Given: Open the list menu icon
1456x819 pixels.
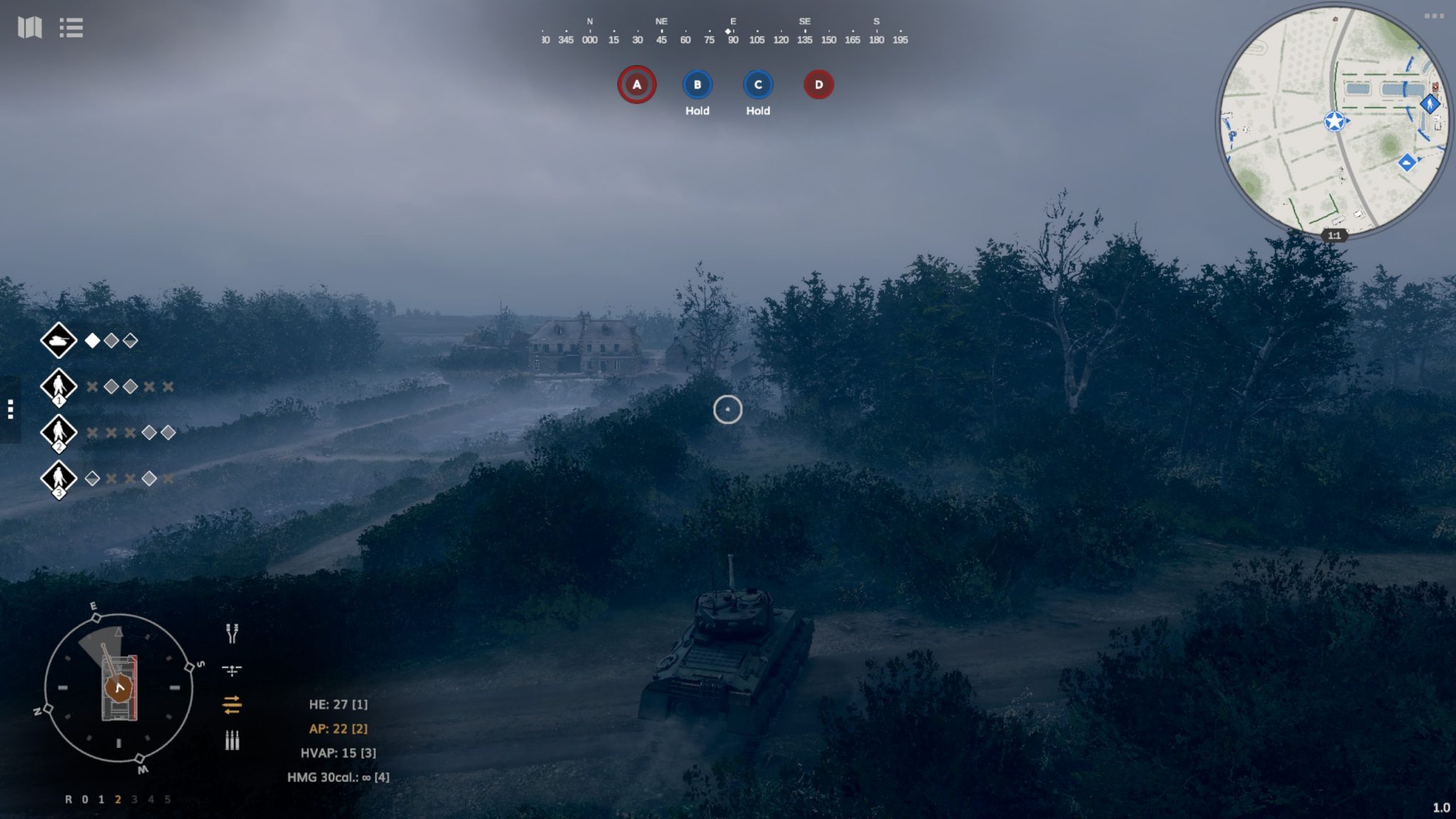Looking at the screenshot, I should pyautogui.click(x=71, y=28).
